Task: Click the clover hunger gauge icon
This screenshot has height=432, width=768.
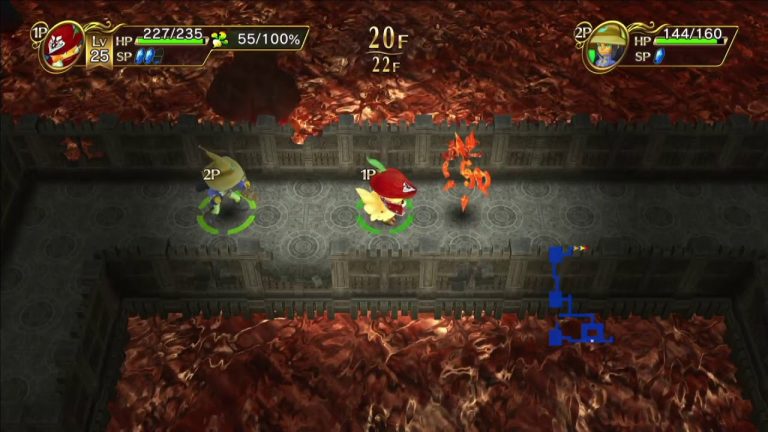Action: tap(220, 40)
